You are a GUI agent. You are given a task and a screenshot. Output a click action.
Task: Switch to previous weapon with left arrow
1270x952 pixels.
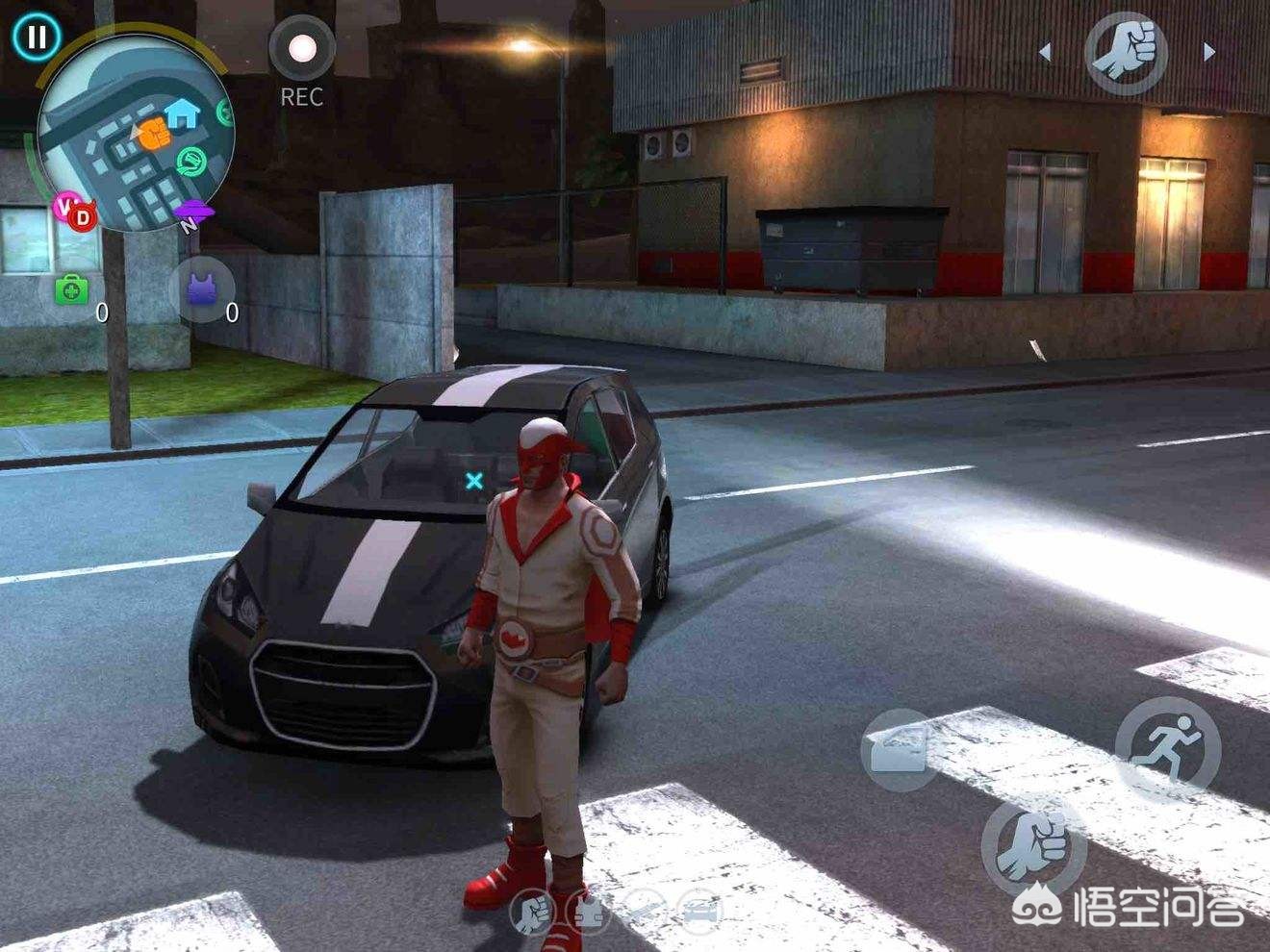pyautogui.click(x=1046, y=53)
